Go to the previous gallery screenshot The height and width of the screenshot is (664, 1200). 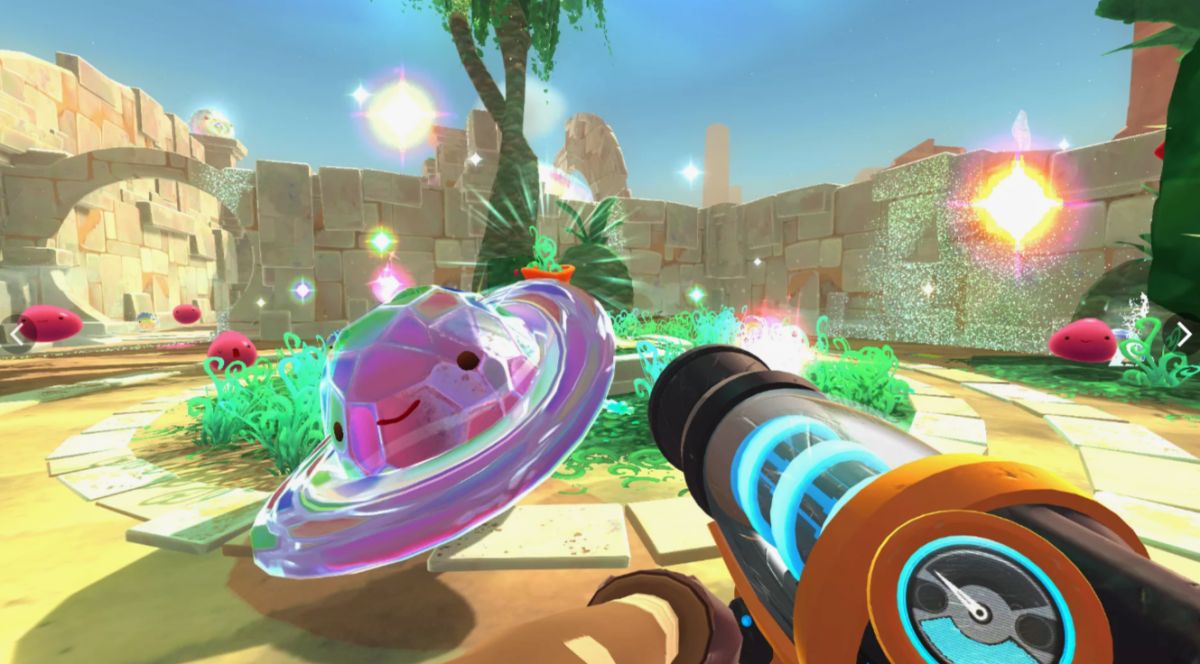click(16, 333)
